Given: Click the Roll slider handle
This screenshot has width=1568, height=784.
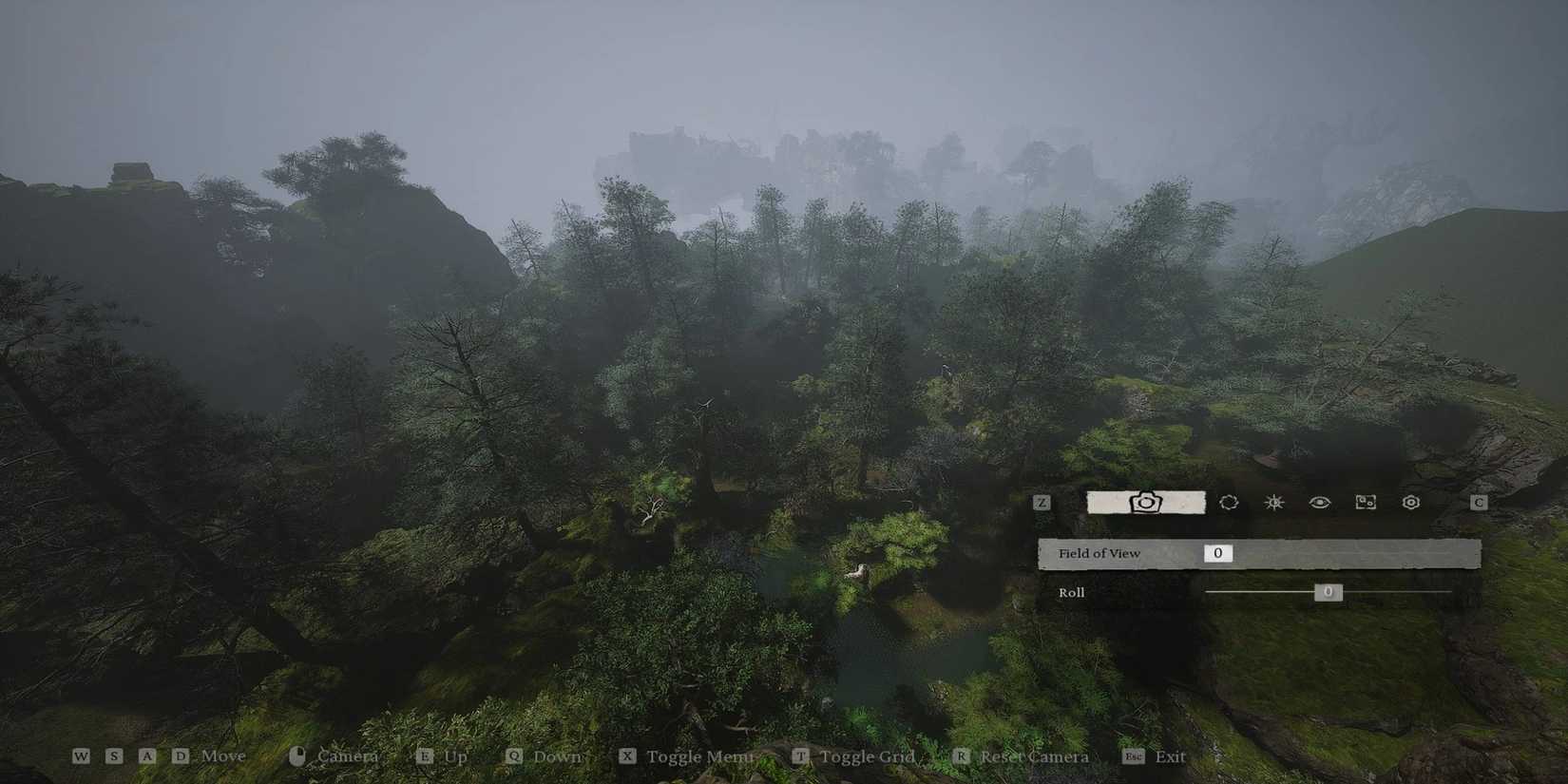Looking at the screenshot, I should tap(1327, 592).
